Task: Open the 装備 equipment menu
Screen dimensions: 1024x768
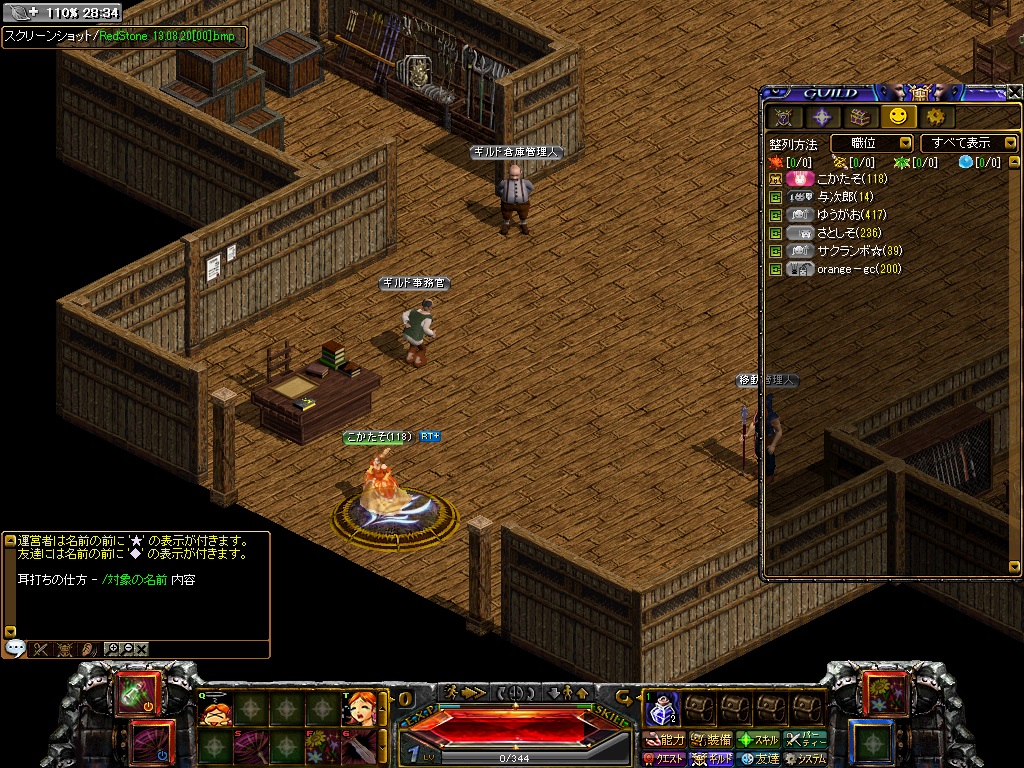Action: pyautogui.click(x=711, y=740)
